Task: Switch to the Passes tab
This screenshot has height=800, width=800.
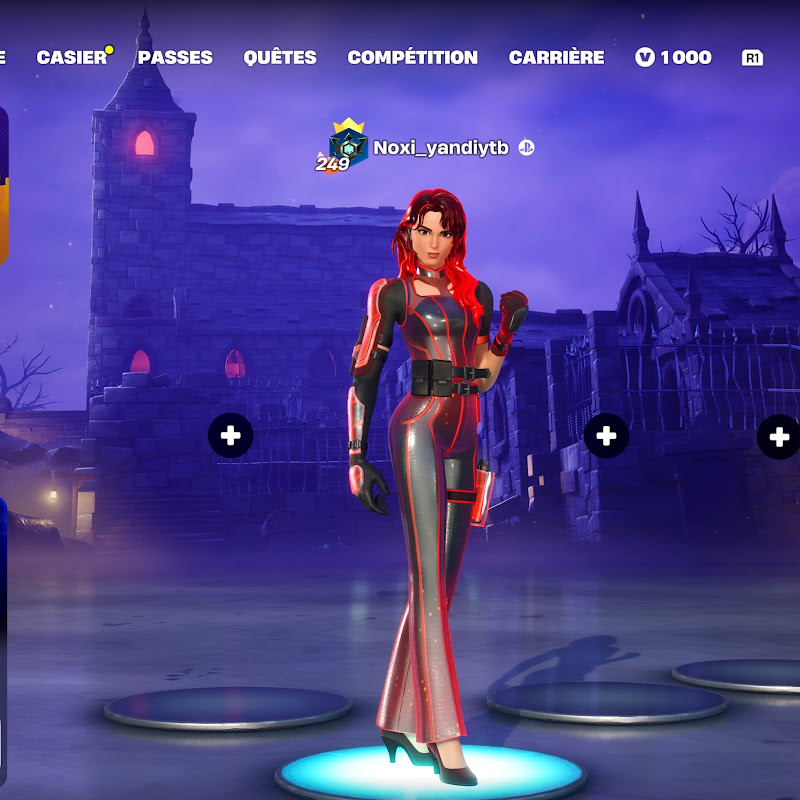Action: 175,58
